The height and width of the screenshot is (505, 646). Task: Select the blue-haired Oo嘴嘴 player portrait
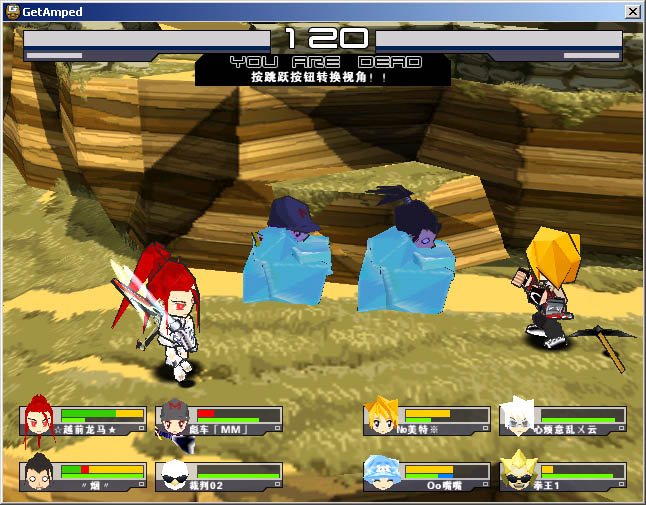381,474
